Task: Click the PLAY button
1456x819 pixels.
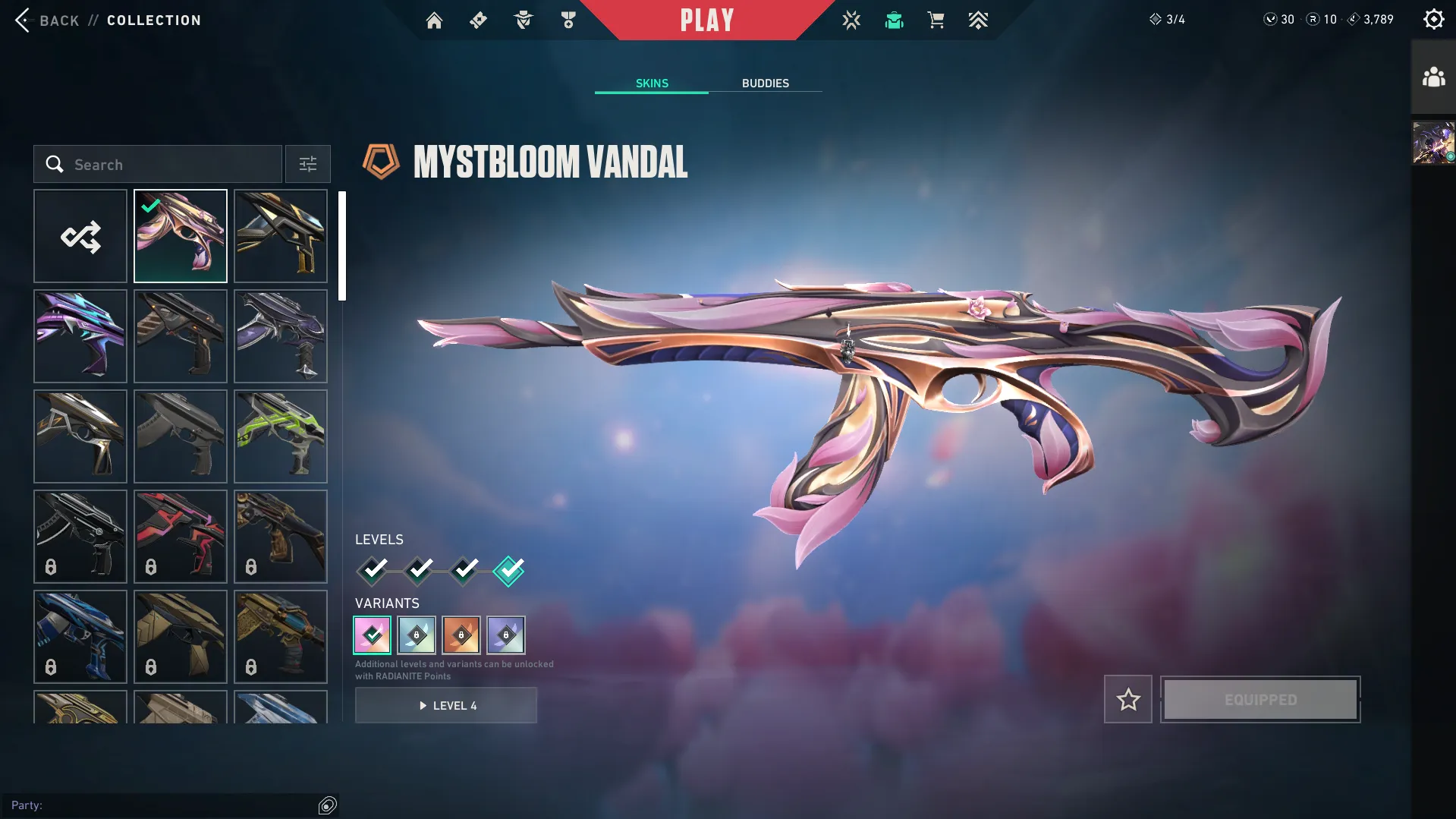Action: (707, 20)
